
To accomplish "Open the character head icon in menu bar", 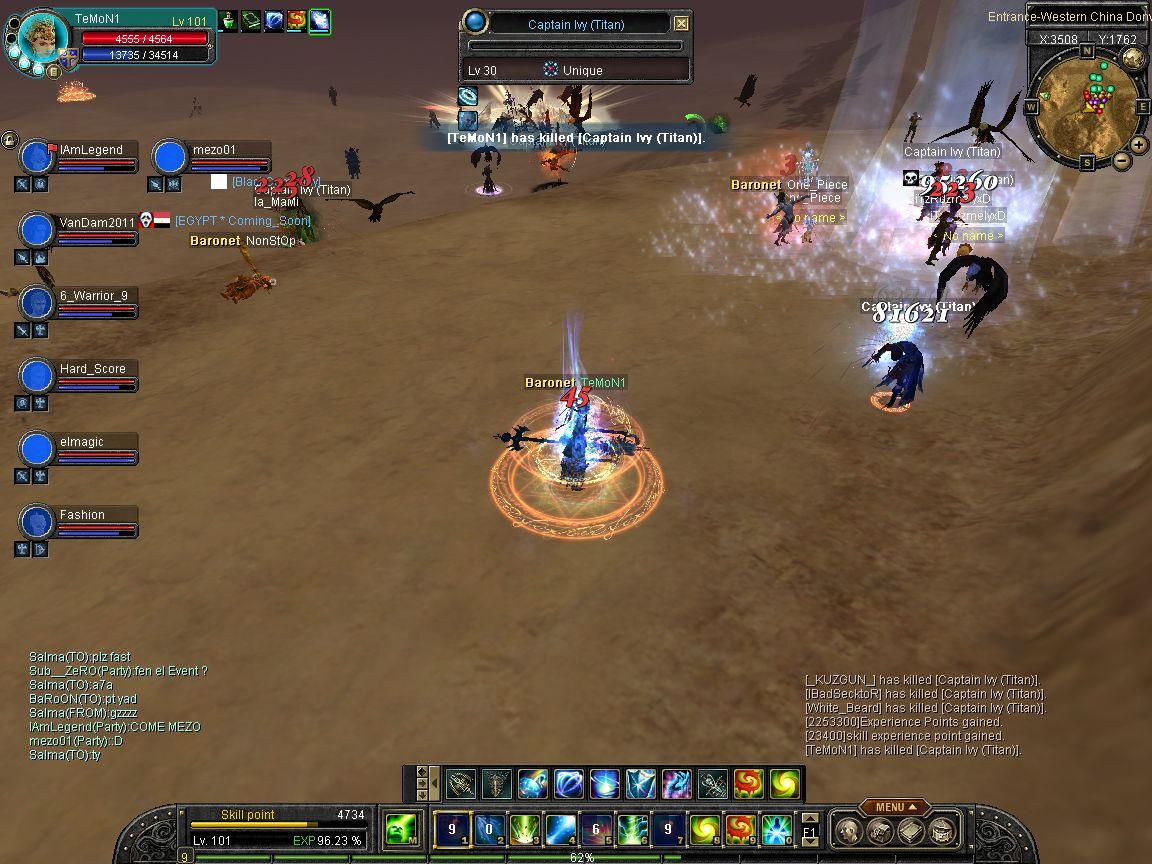I will click(x=848, y=830).
